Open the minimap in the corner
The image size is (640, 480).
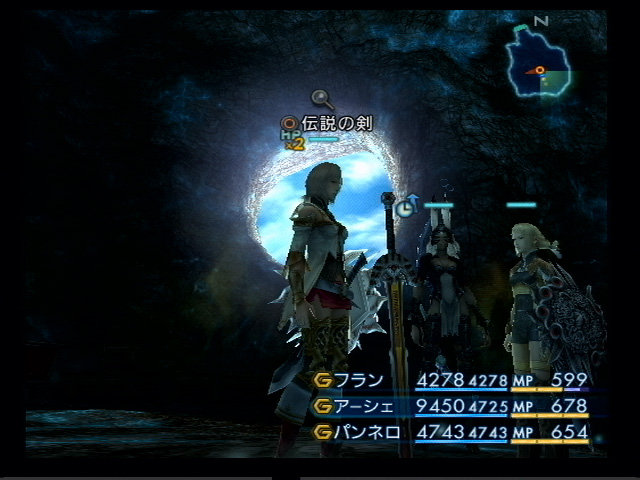click(540, 65)
